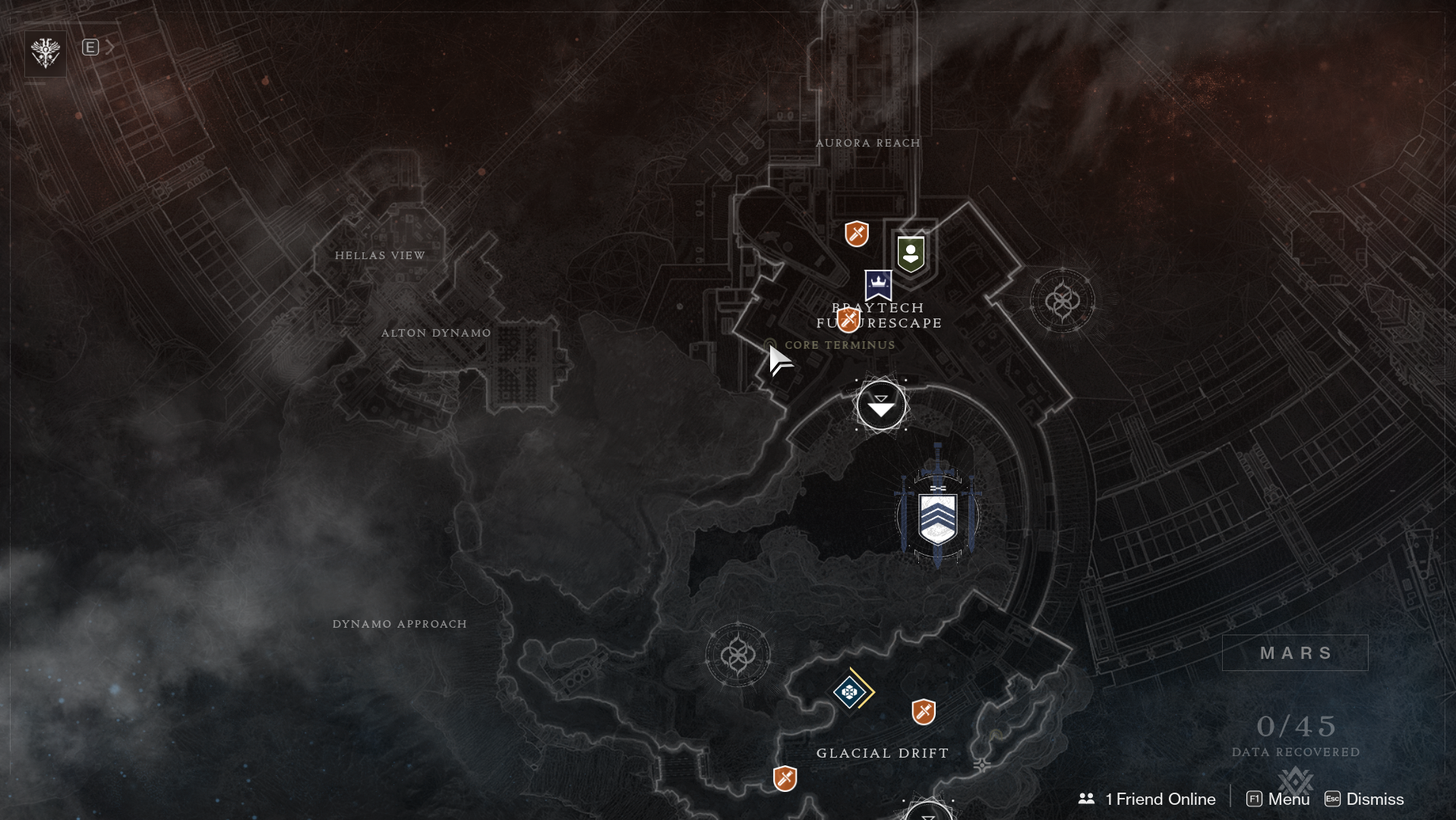Dismiss the Mars map

click(x=1364, y=799)
